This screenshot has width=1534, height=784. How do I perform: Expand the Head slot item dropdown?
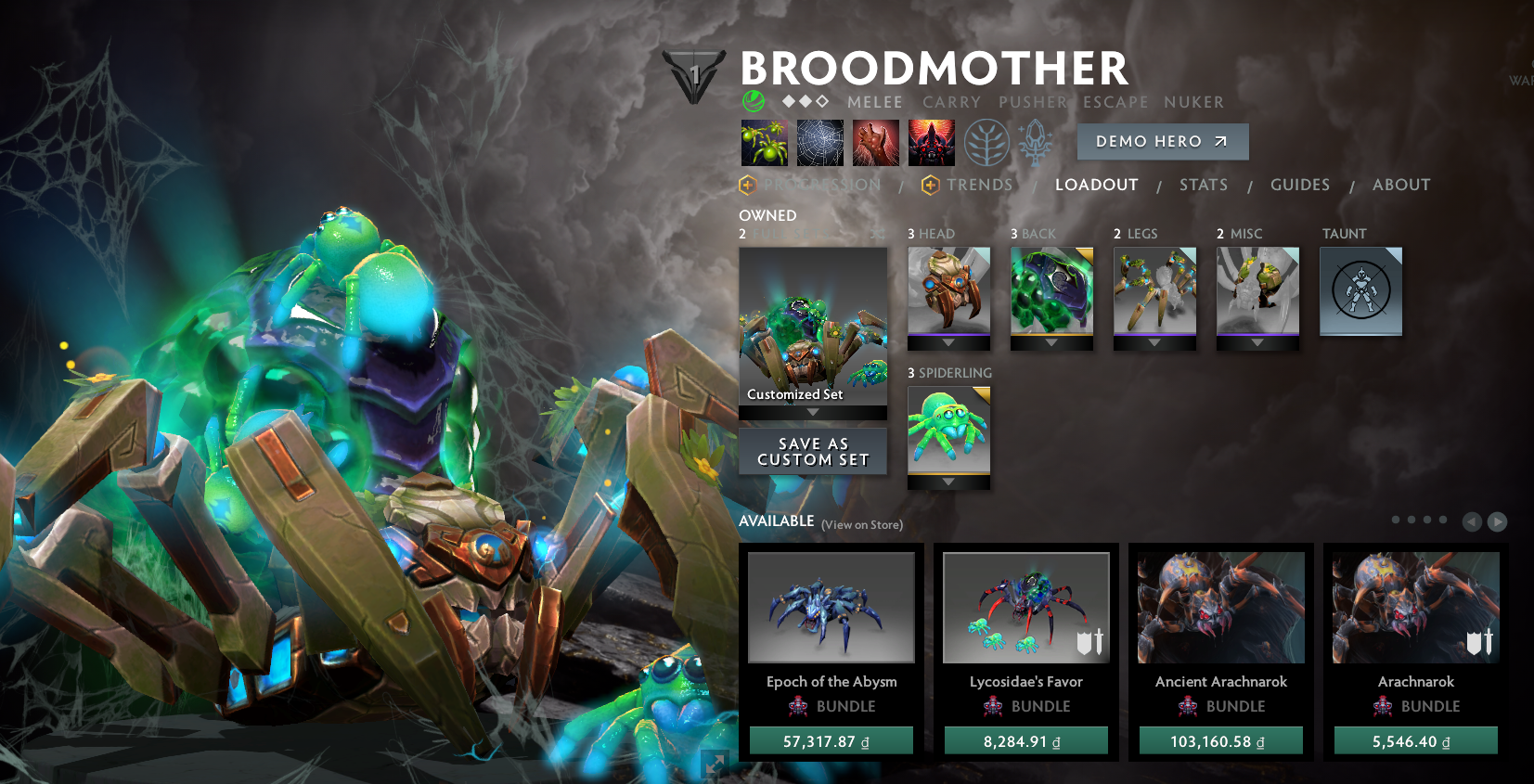pos(948,343)
